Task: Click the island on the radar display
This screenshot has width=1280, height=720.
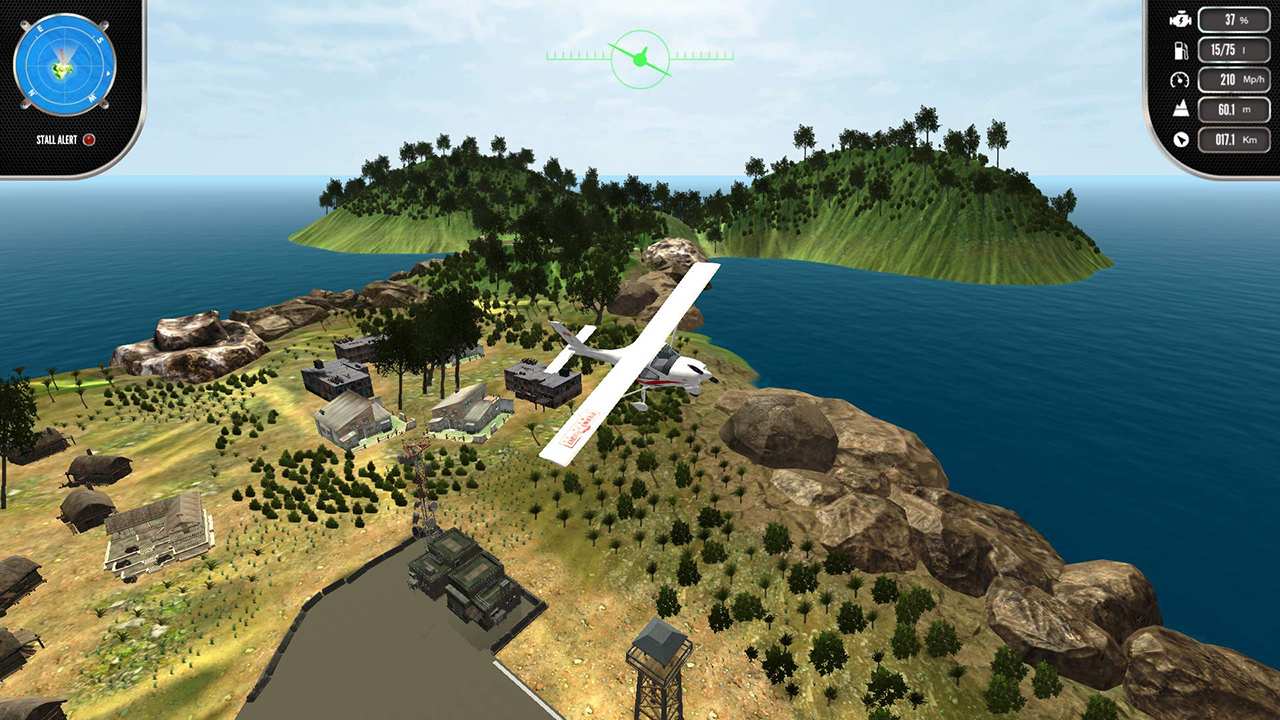Action: tap(62, 69)
